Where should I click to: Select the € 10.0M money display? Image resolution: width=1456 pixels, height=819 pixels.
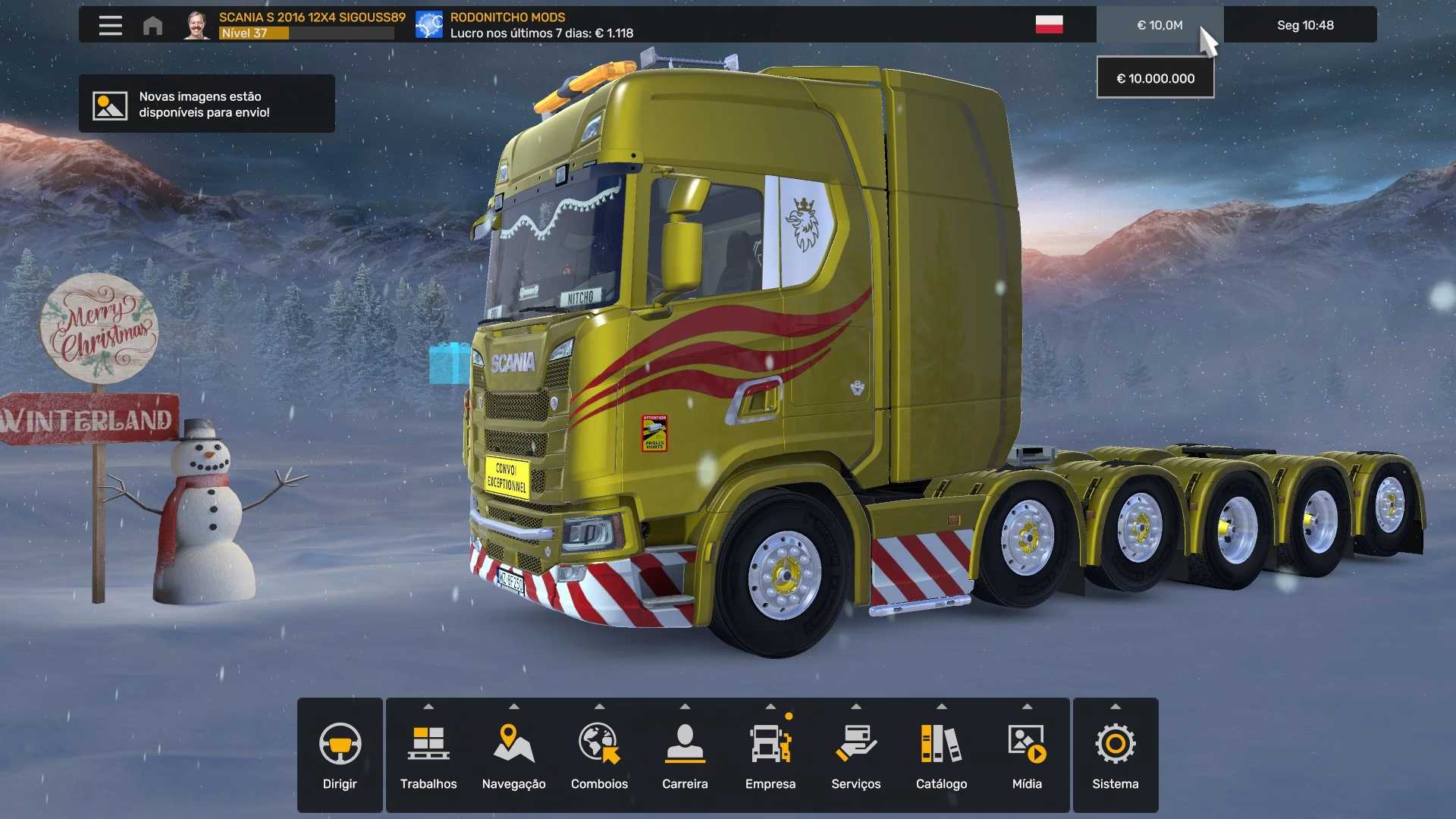pyautogui.click(x=1159, y=25)
